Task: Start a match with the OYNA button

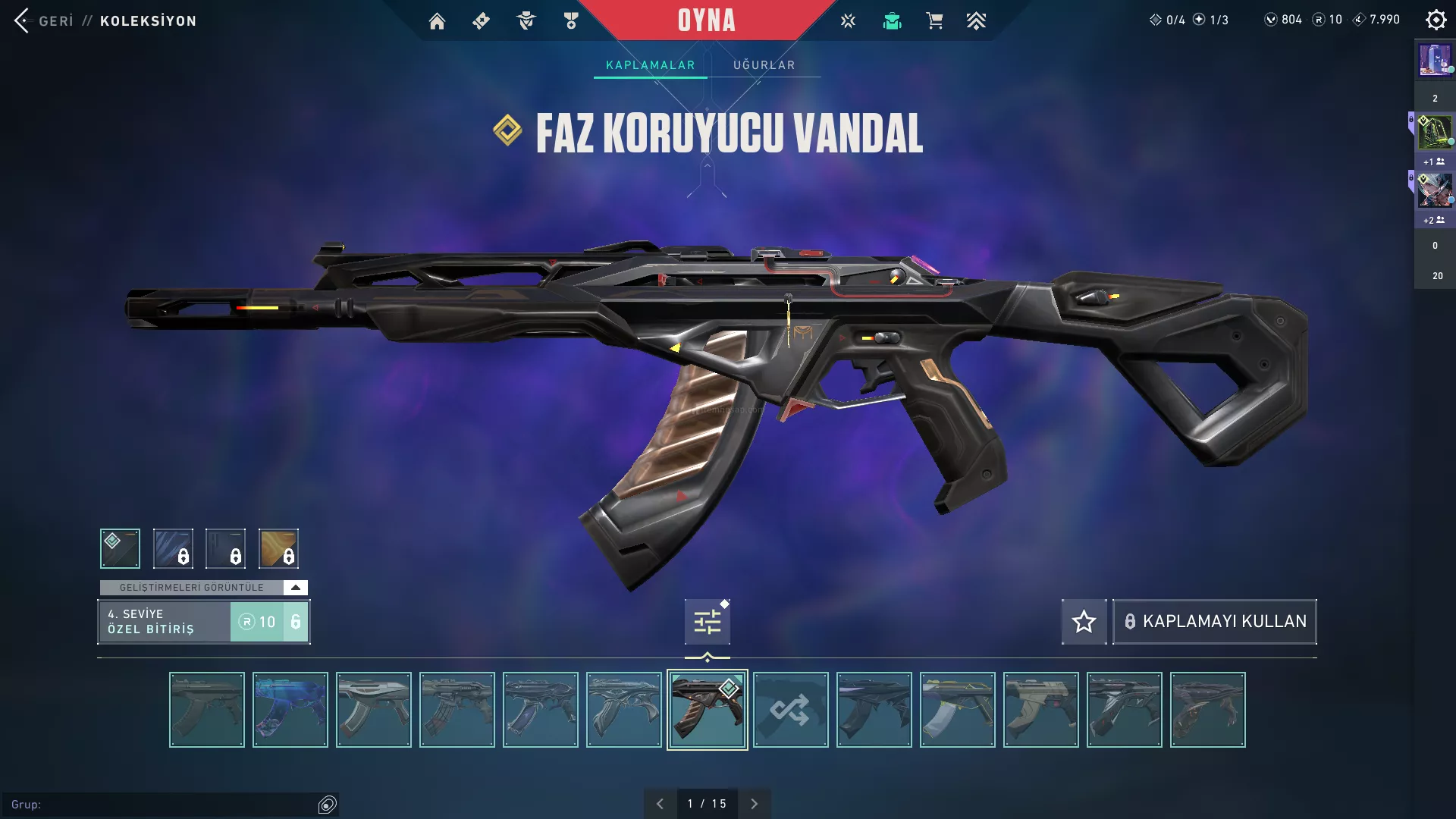Action: 706,20
